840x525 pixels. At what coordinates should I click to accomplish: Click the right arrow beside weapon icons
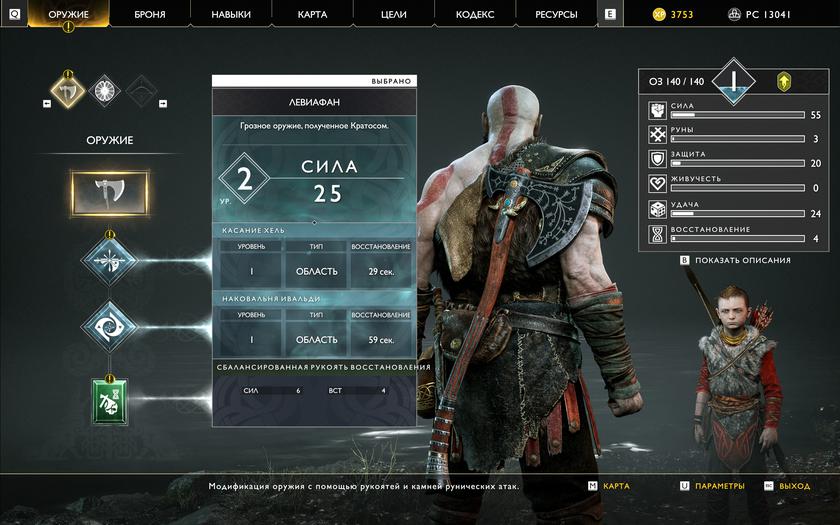click(163, 103)
